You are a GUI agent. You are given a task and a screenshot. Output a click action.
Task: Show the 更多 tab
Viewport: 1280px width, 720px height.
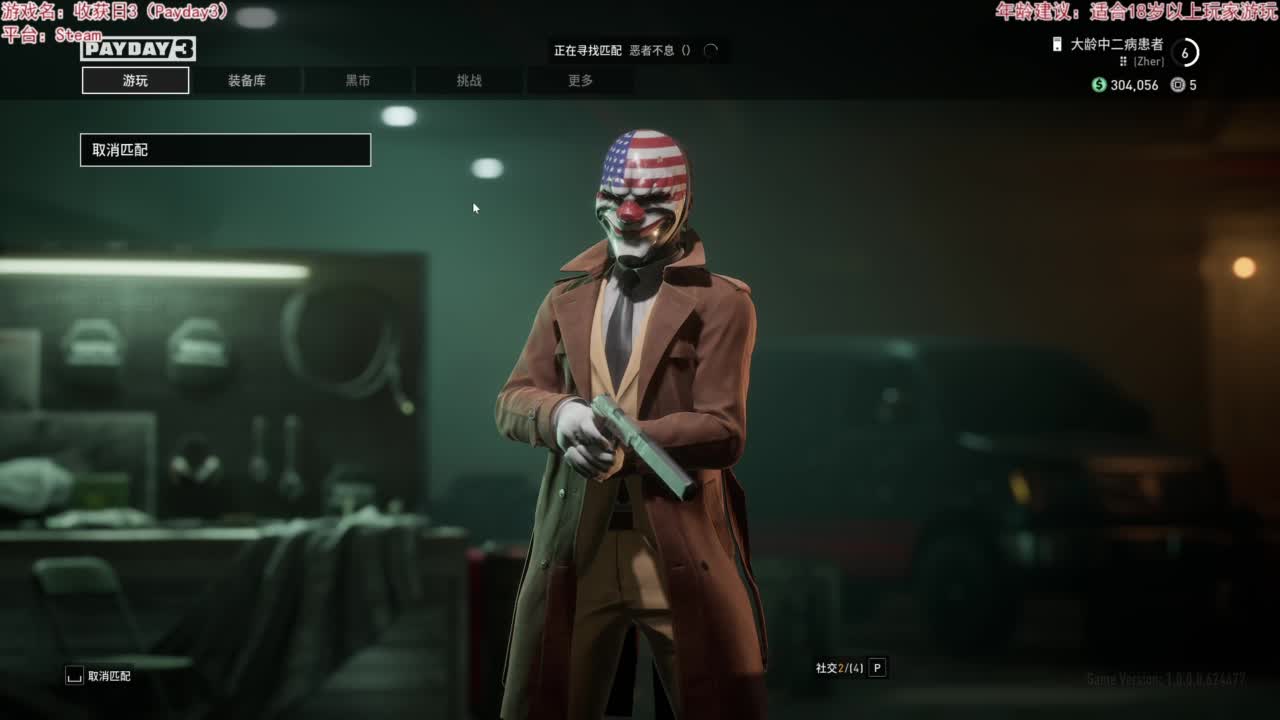pyautogui.click(x=580, y=81)
